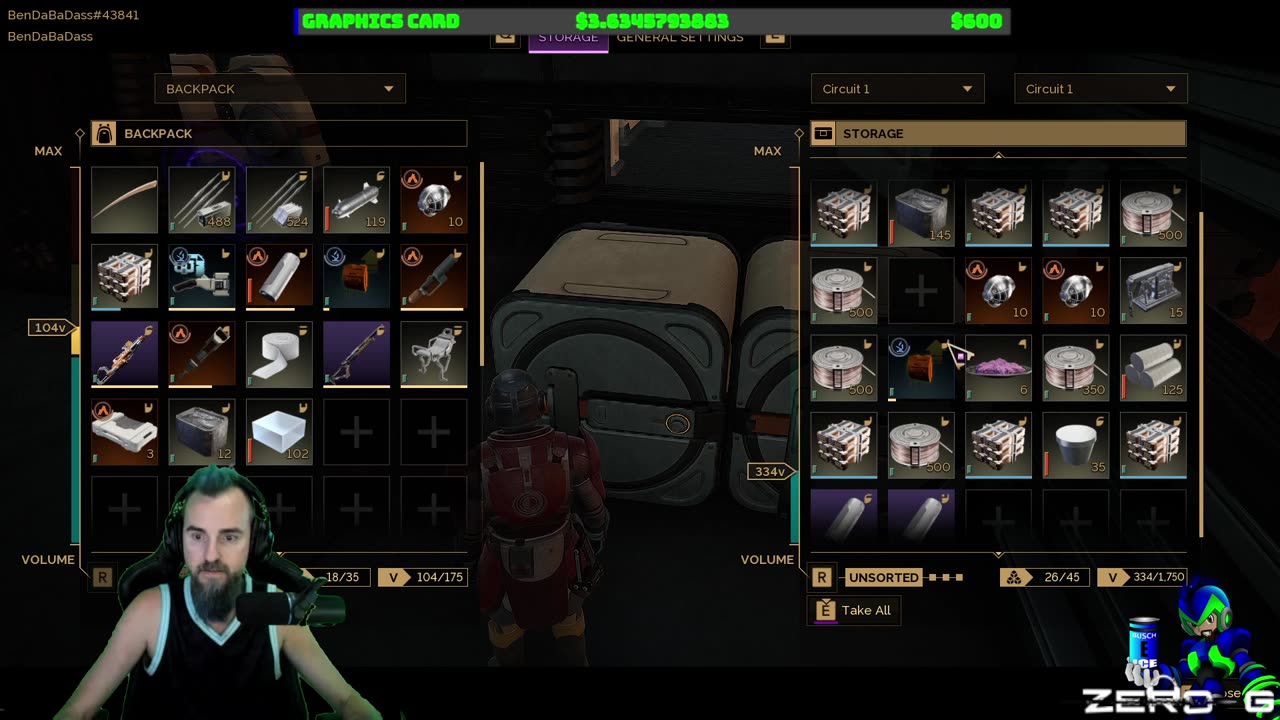Select the backpack item with count 119

356,200
